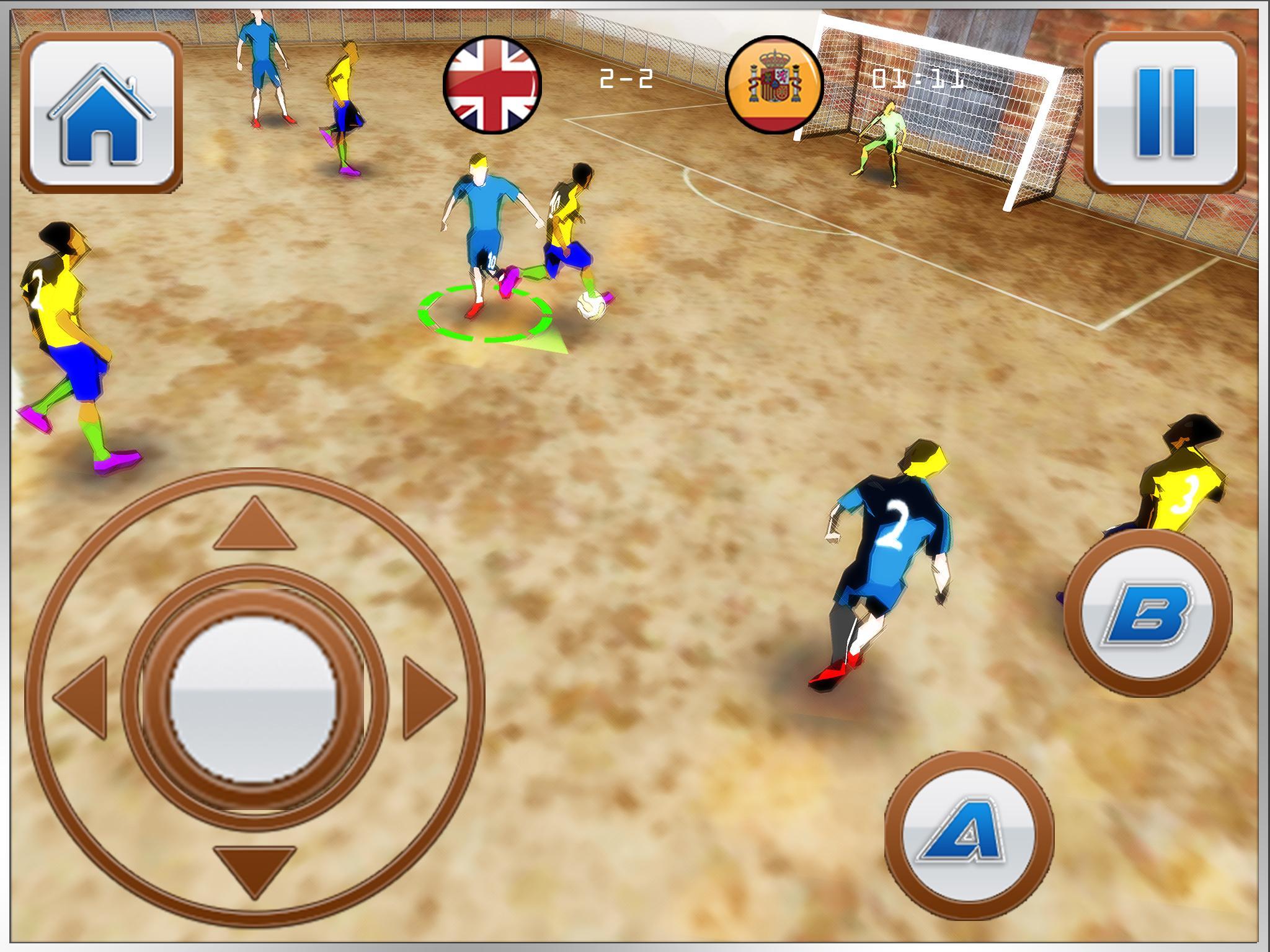The width and height of the screenshot is (1270, 952).
Task: Tap the match score display 2-2
Action: tap(624, 77)
